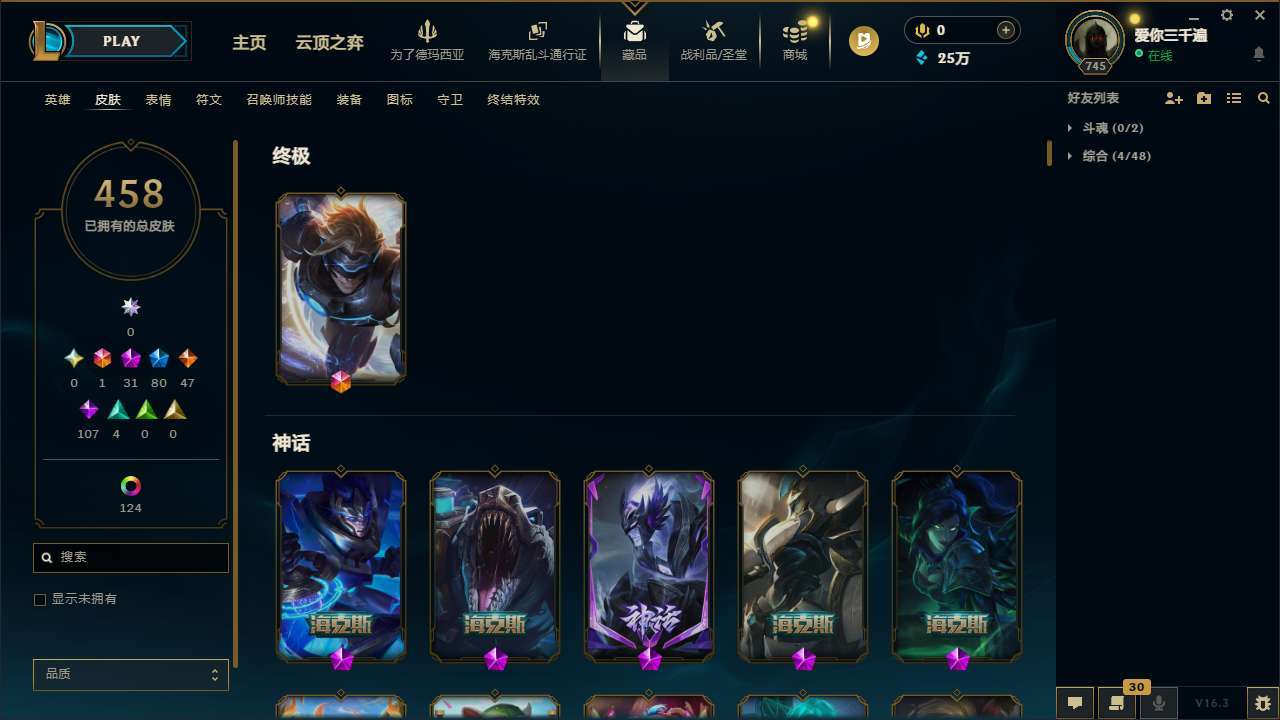Enable the 显示未拥有 checkbox
Screen dimensions: 1280x720
pyautogui.click(x=40, y=599)
